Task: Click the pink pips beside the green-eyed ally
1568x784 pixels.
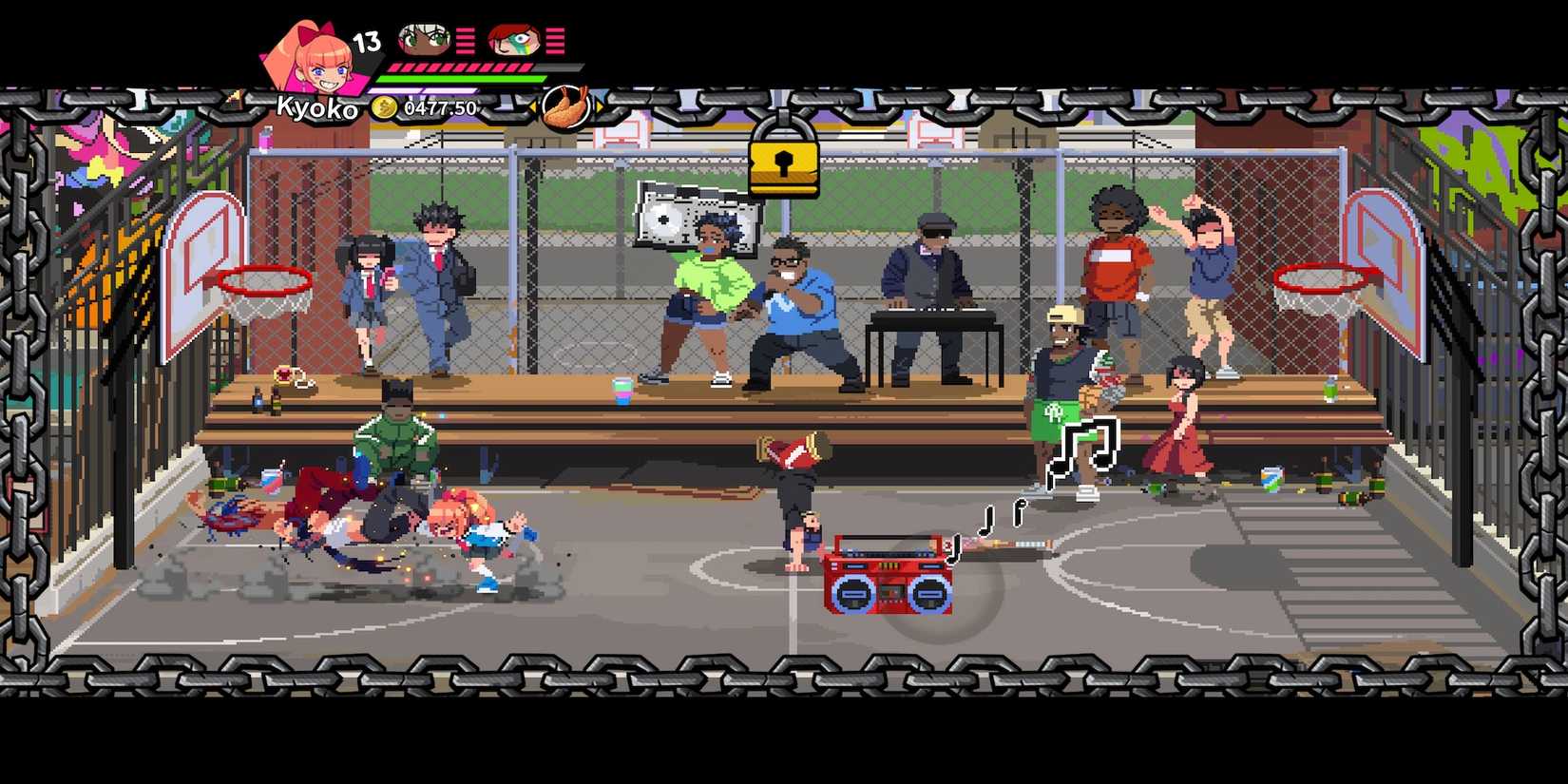Action: pos(465,42)
